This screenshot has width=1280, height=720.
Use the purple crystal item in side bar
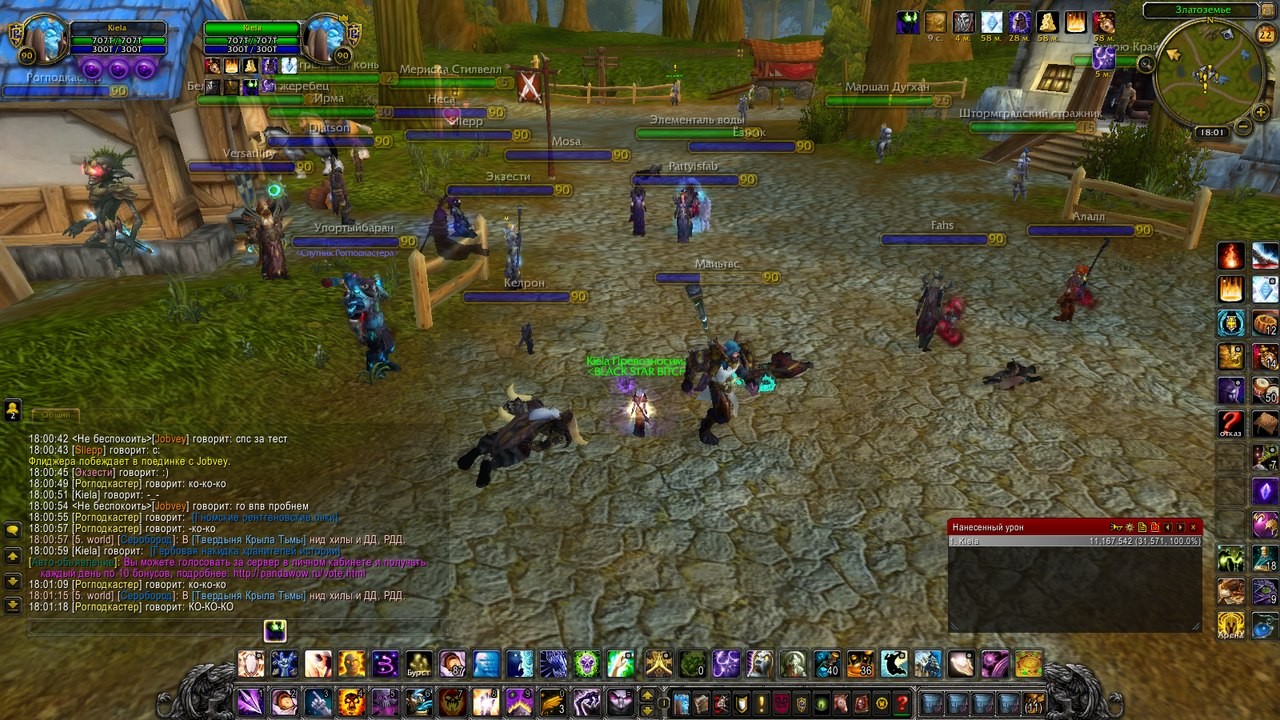(1265, 491)
